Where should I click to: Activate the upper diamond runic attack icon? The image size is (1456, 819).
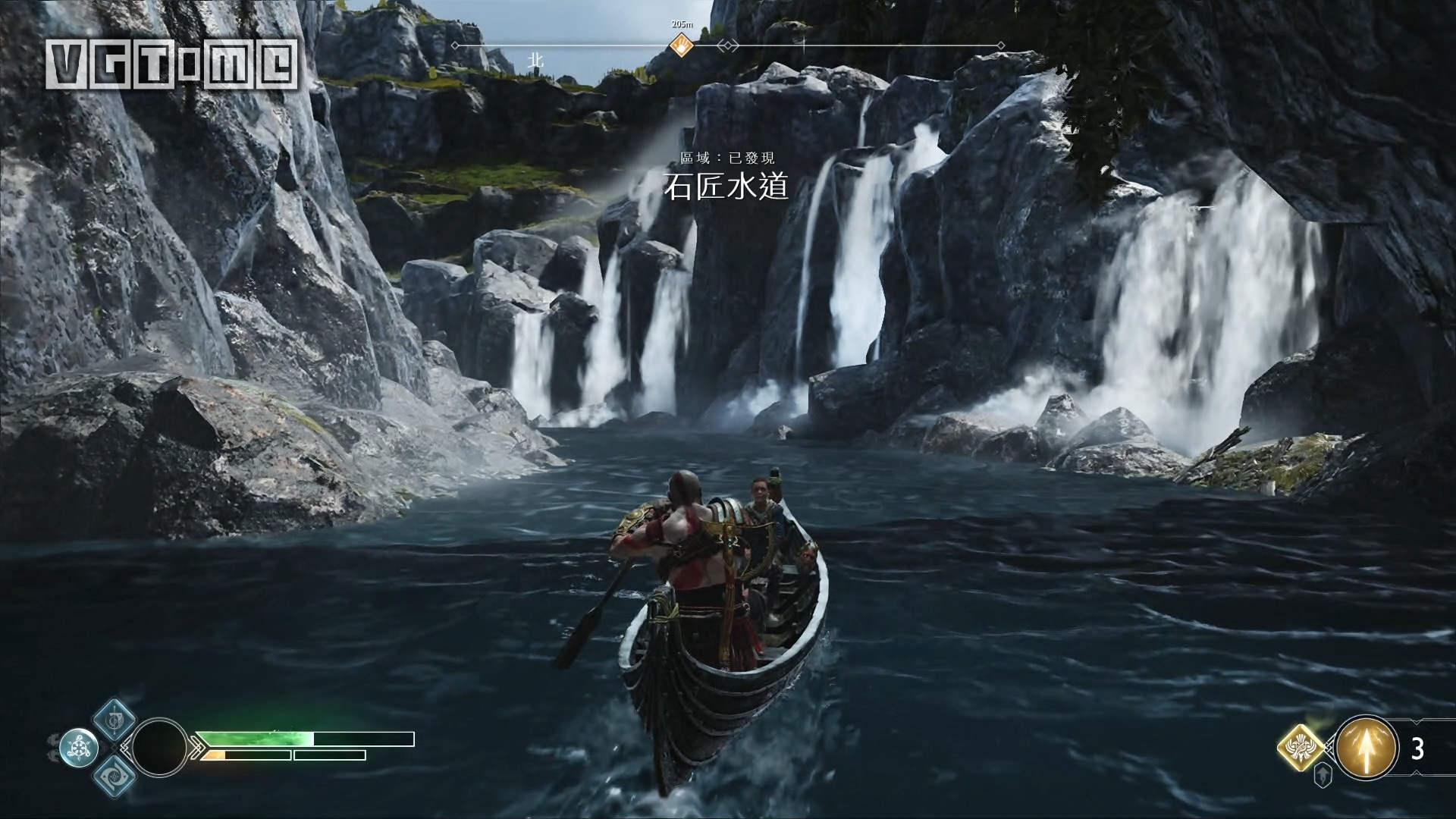[115, 717]
